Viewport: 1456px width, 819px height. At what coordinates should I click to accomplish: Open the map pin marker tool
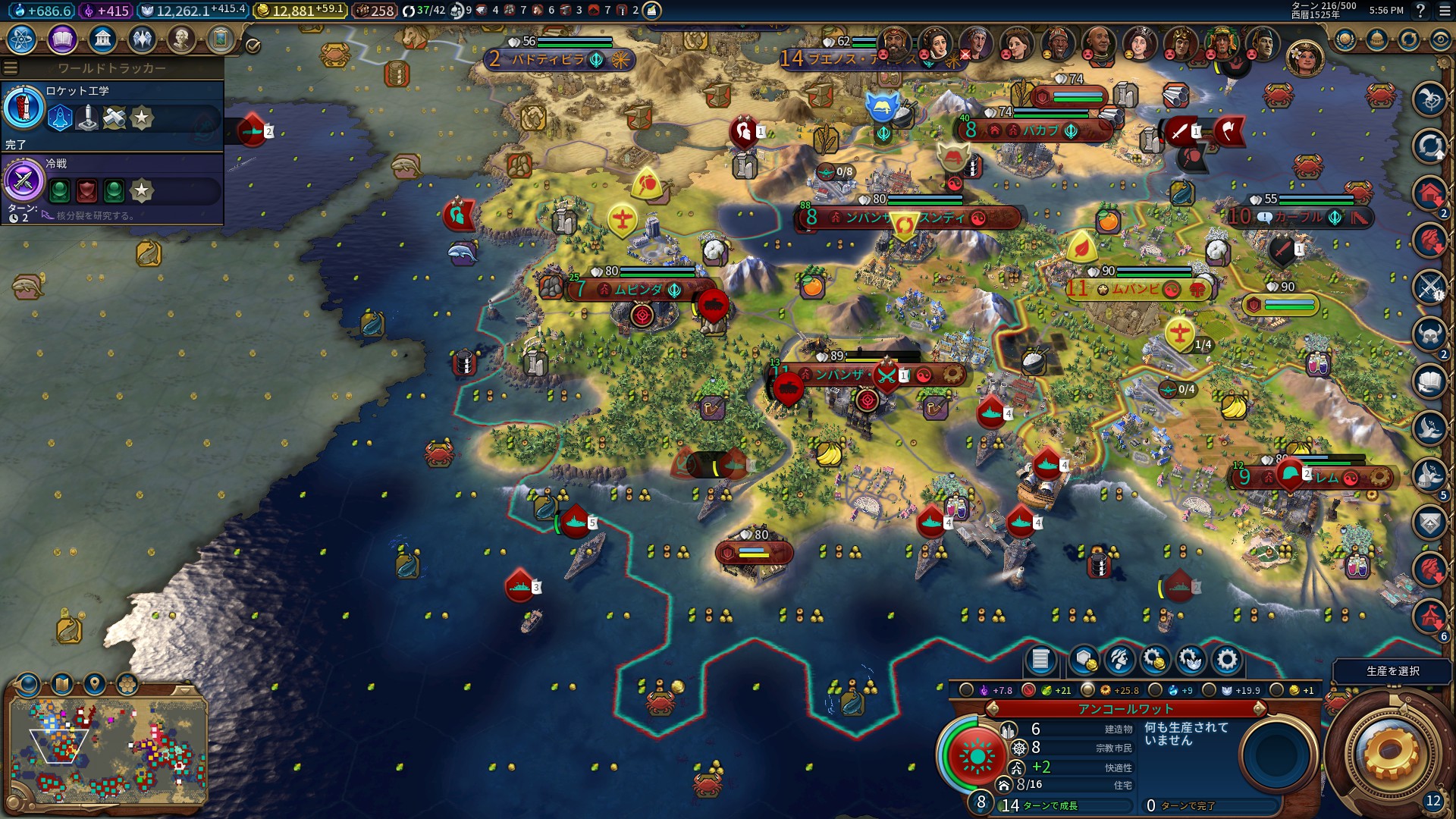pos(95,684)
